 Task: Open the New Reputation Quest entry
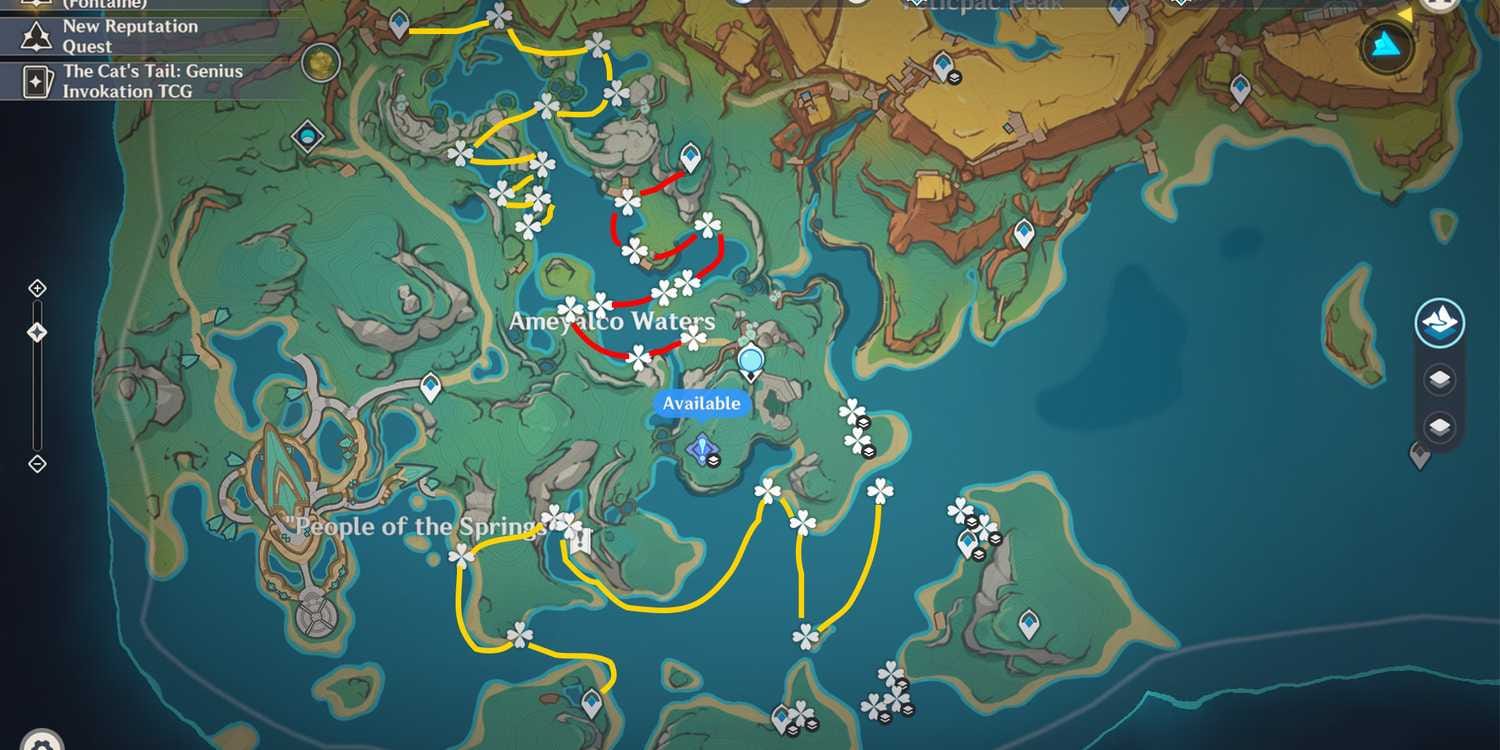pyautogui.click(x=128, y=35)
